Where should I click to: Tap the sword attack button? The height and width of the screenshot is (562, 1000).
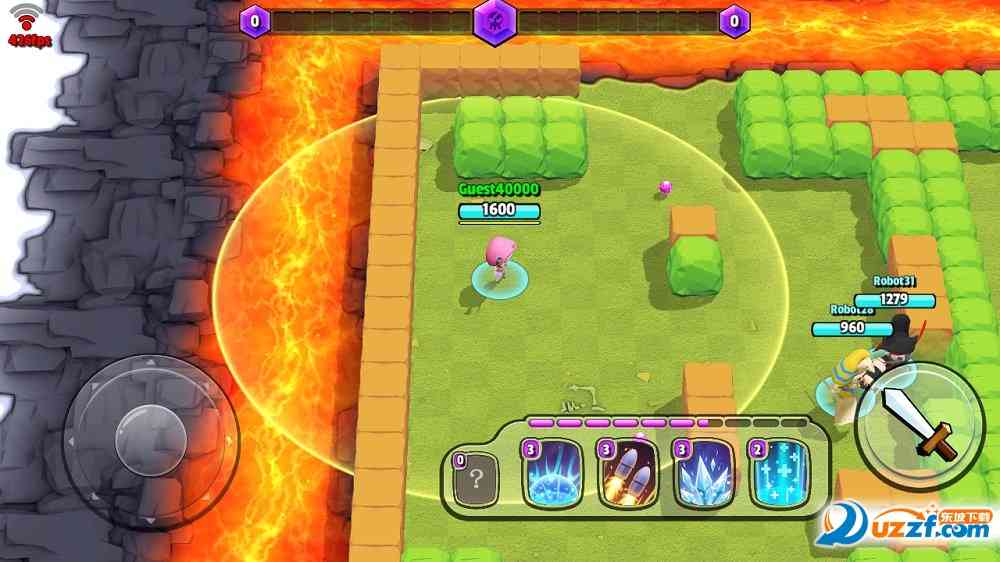[920, 425]
